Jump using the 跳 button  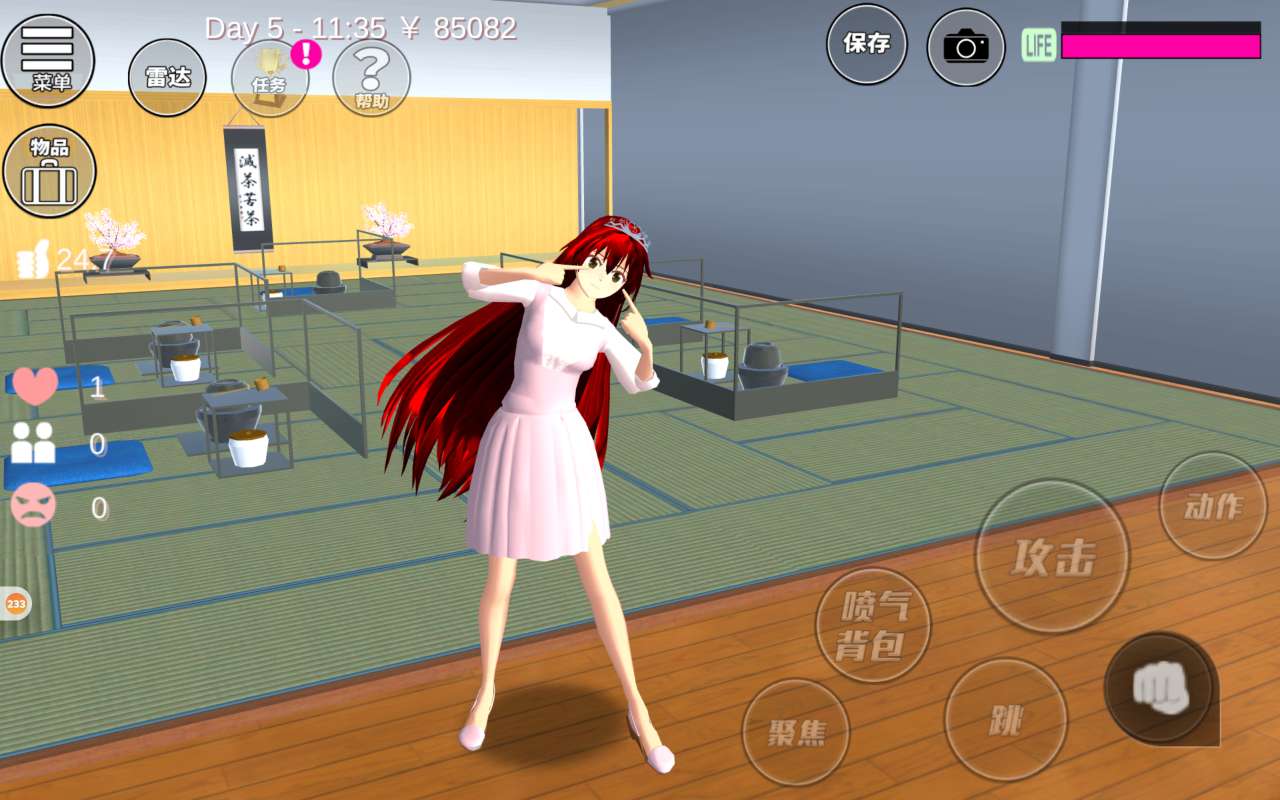point(1005,720)
